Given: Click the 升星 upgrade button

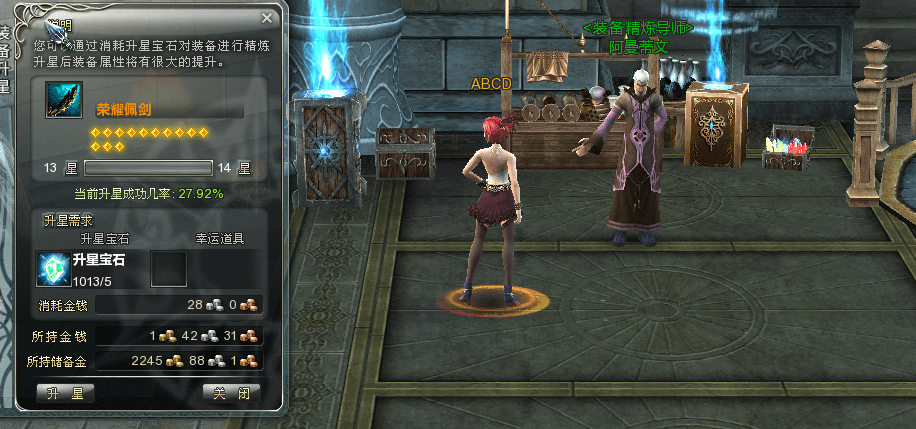Looking at the screenshot, I should pos(66,393).
